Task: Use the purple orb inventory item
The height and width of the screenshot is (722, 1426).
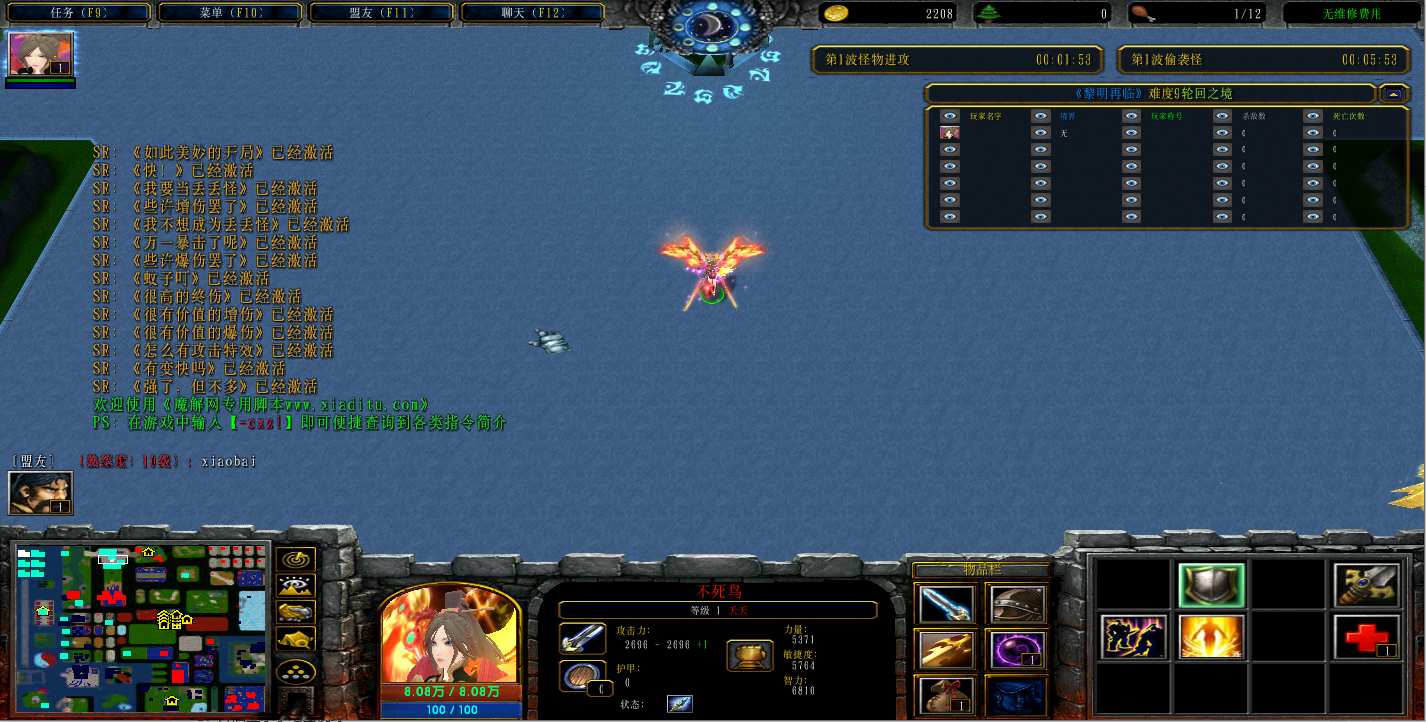Action: (1017, 650)
